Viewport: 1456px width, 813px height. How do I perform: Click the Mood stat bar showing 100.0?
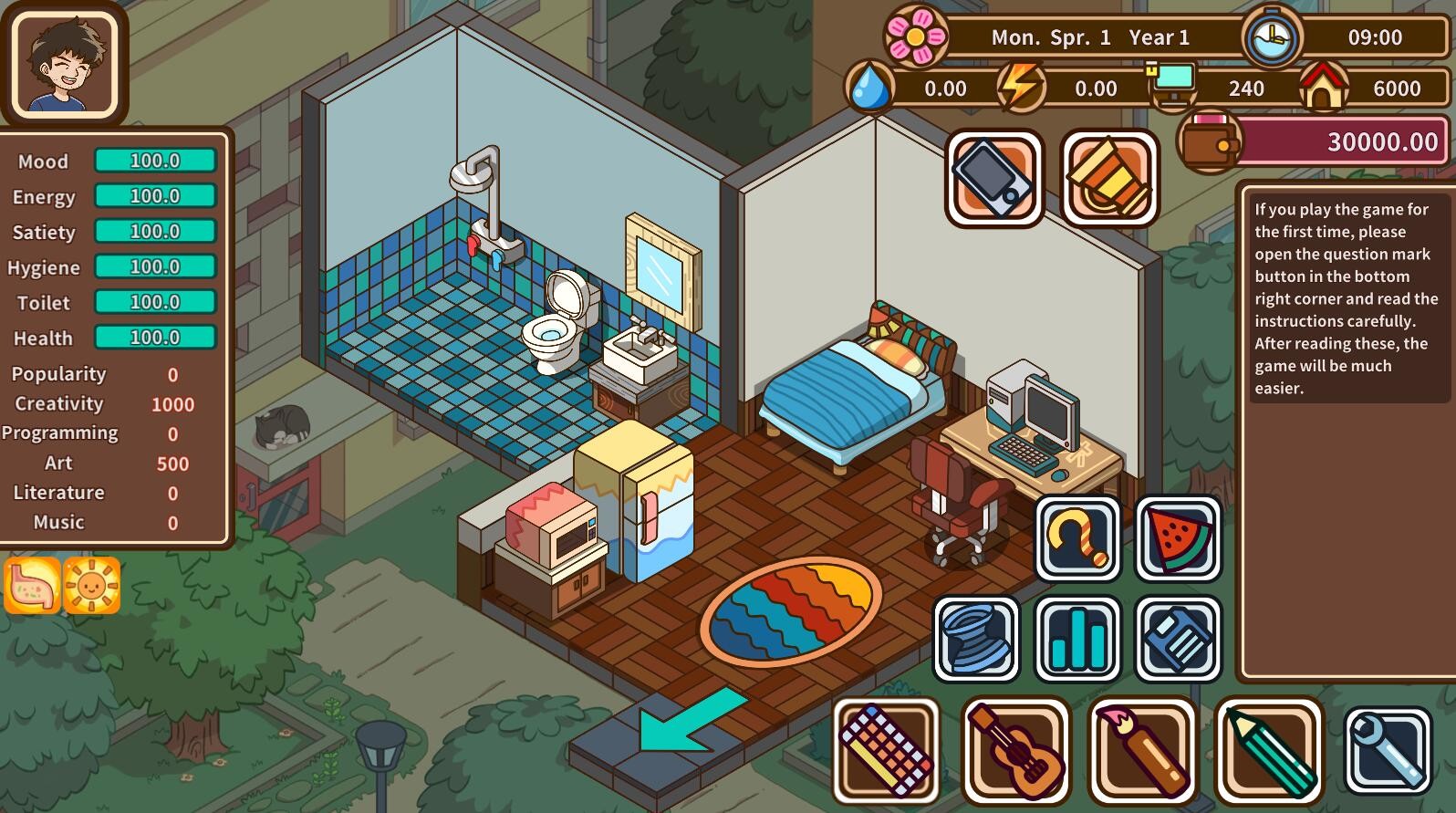click(x=155, y=161)
